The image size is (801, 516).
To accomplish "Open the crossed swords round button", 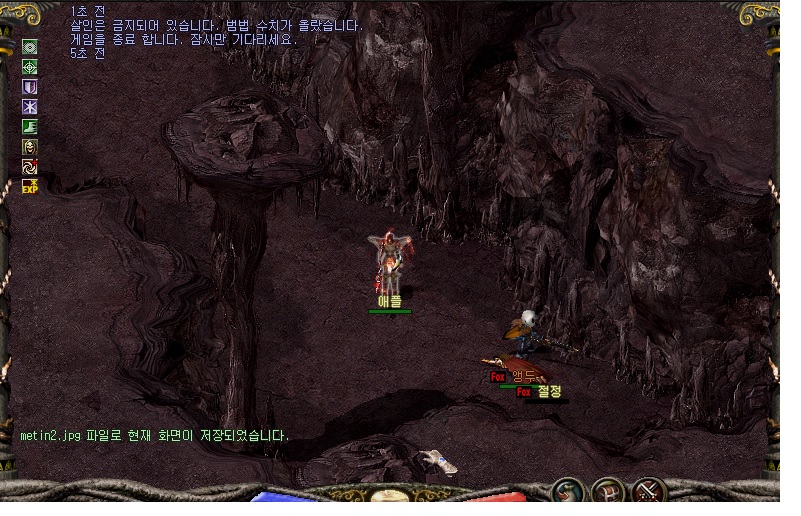I will [x=650, y=492].
